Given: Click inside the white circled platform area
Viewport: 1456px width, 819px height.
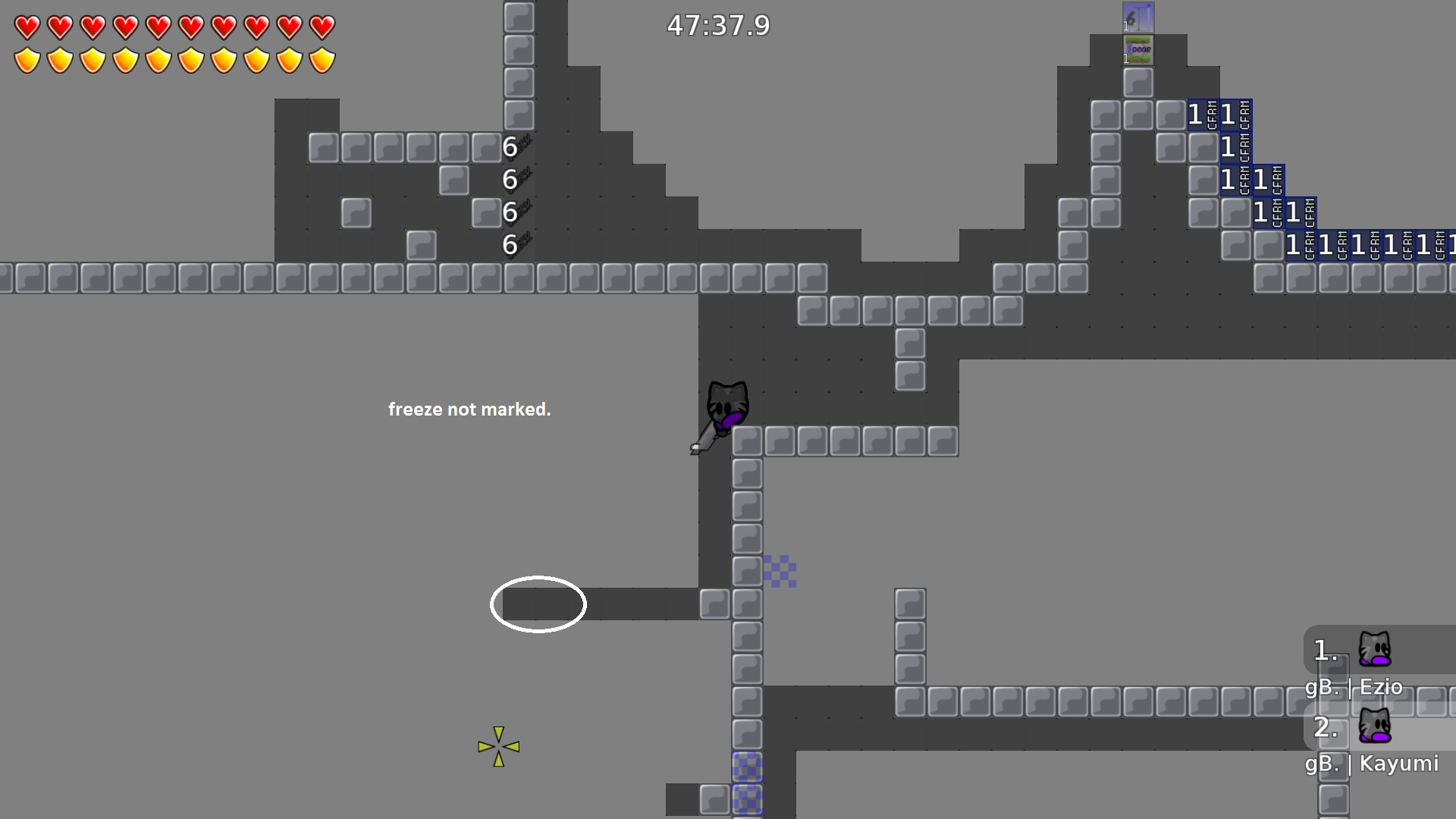Looking at the screenshot, I should [538, 604].
